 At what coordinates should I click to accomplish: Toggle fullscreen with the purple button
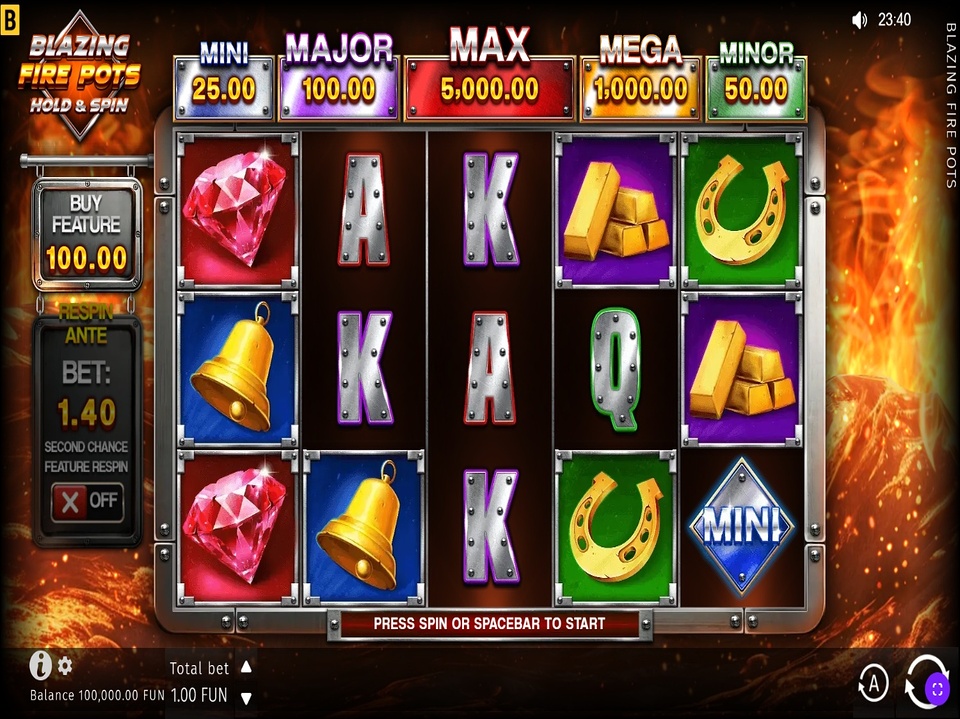coord(937,687)
